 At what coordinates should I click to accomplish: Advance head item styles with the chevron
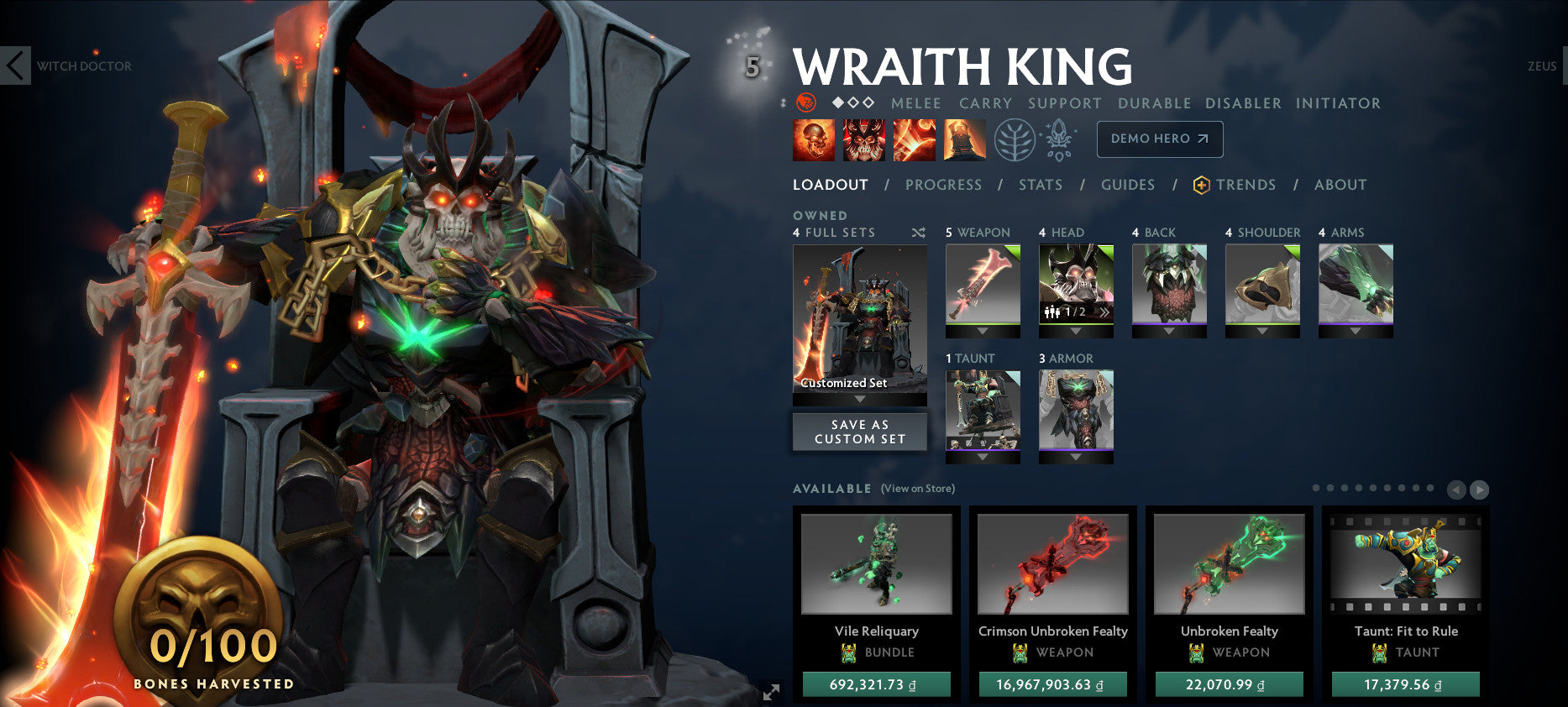[x=1105, y=312]
